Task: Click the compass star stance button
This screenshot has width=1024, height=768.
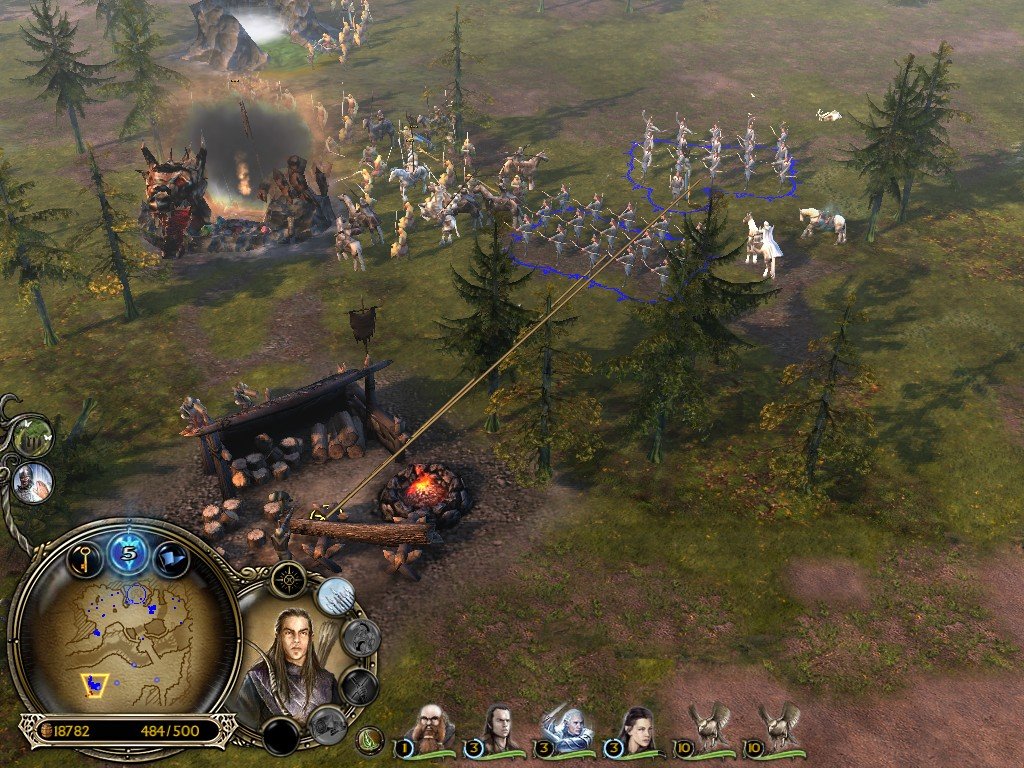Action: point(289,579)
